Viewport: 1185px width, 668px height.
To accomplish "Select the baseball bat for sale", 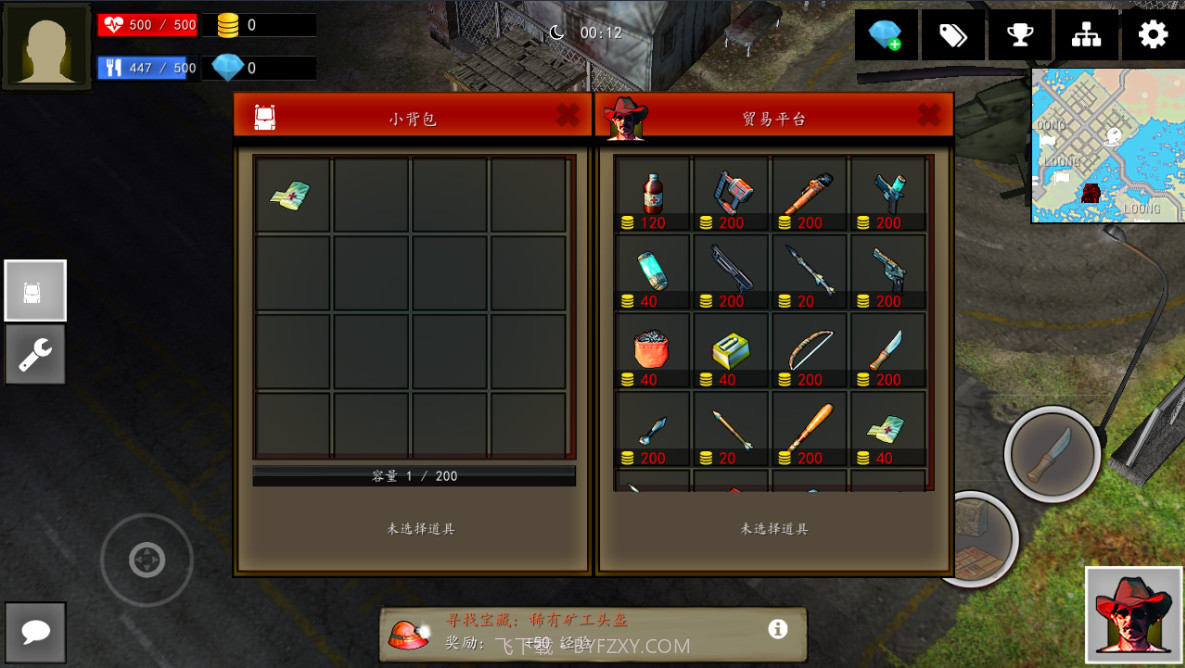I will point(809,429).
